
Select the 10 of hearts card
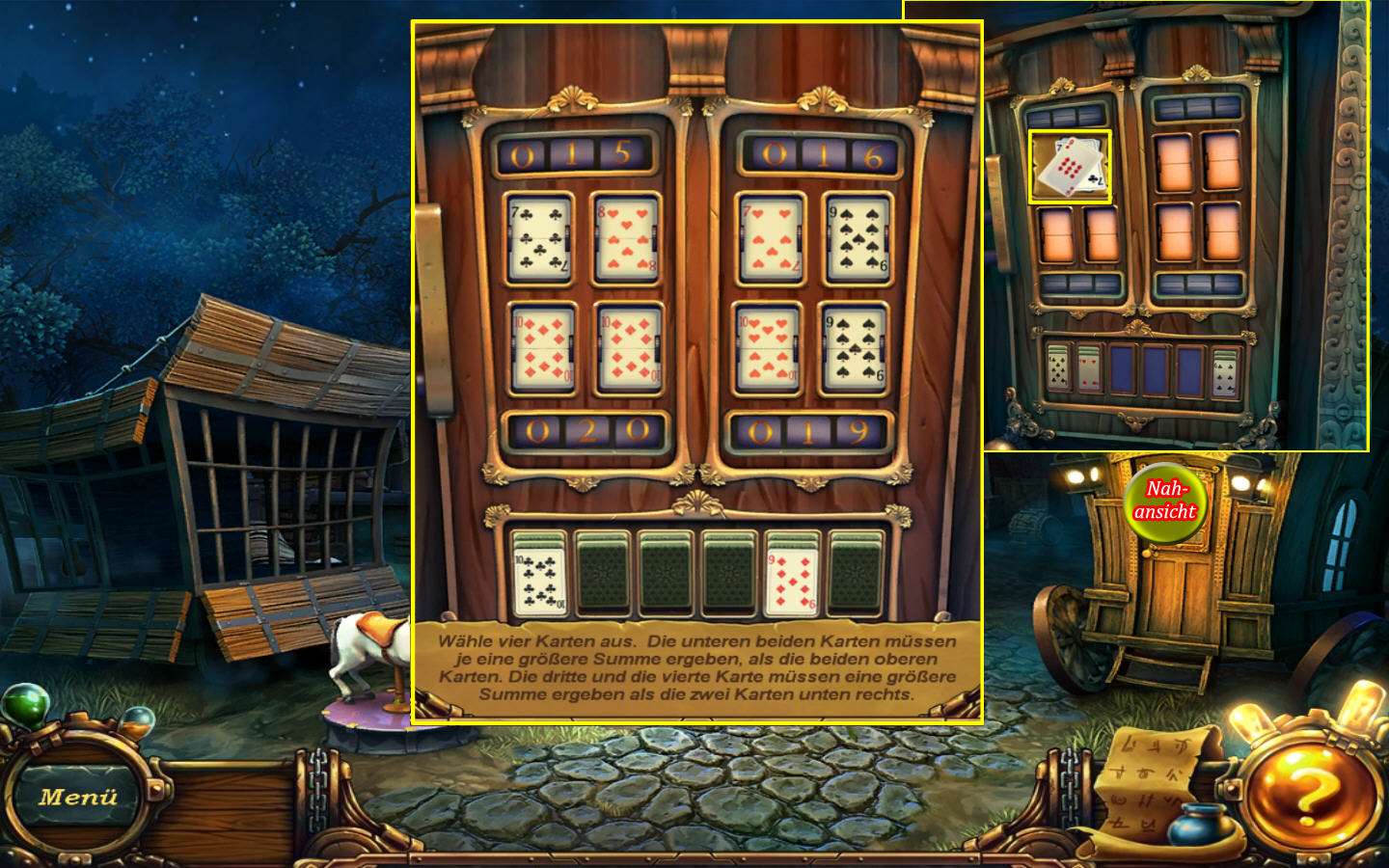pyautogui.click(x=768, y=347)
